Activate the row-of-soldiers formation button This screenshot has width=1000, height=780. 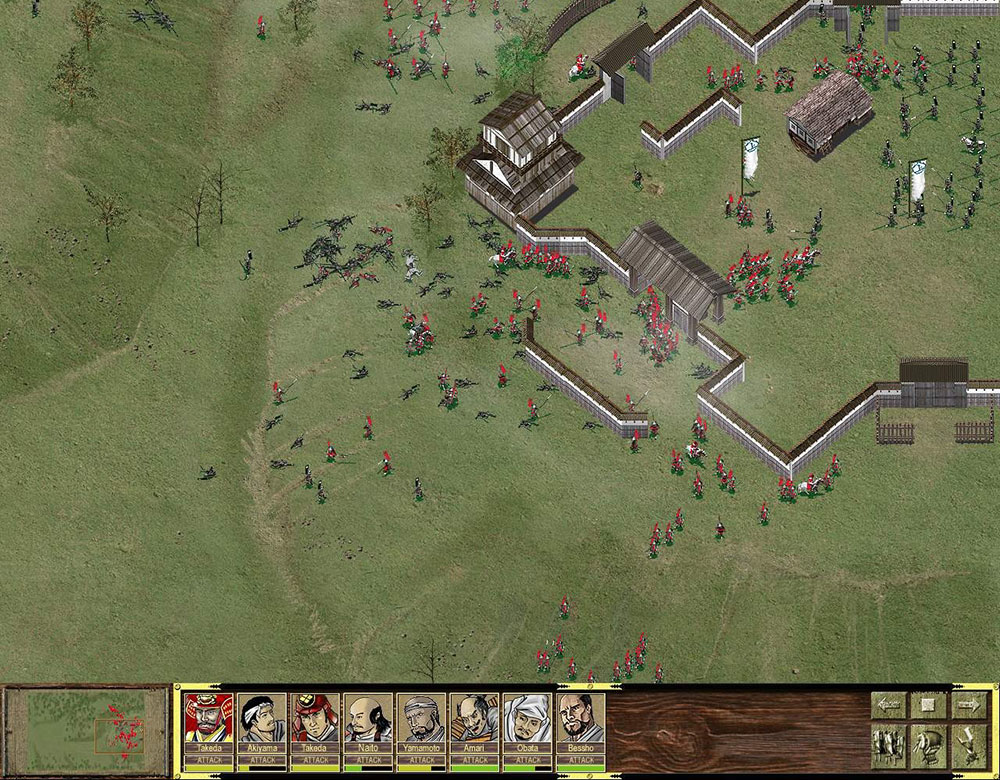(x=889, y=745)
